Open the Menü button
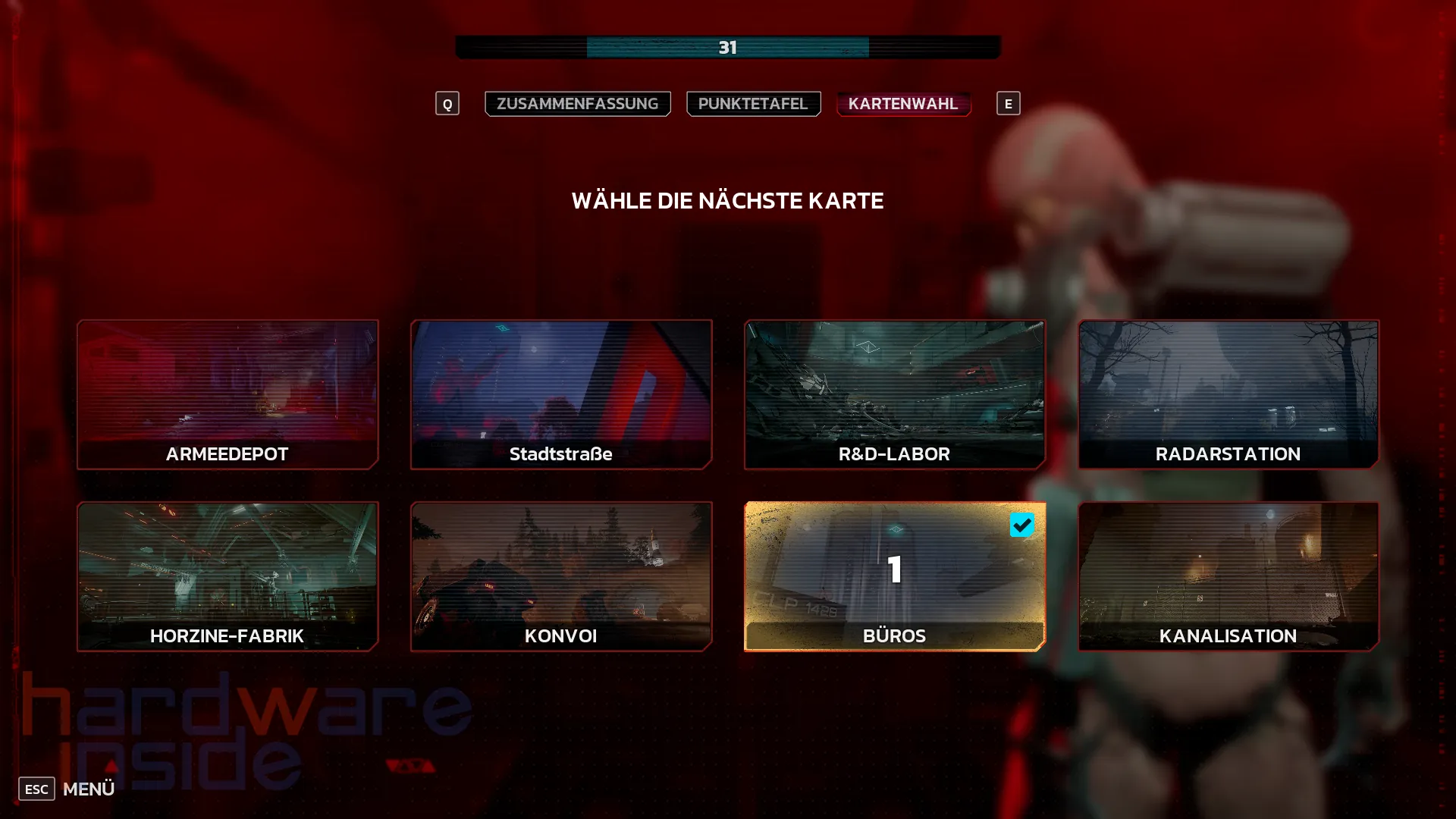 coord(68,789)
